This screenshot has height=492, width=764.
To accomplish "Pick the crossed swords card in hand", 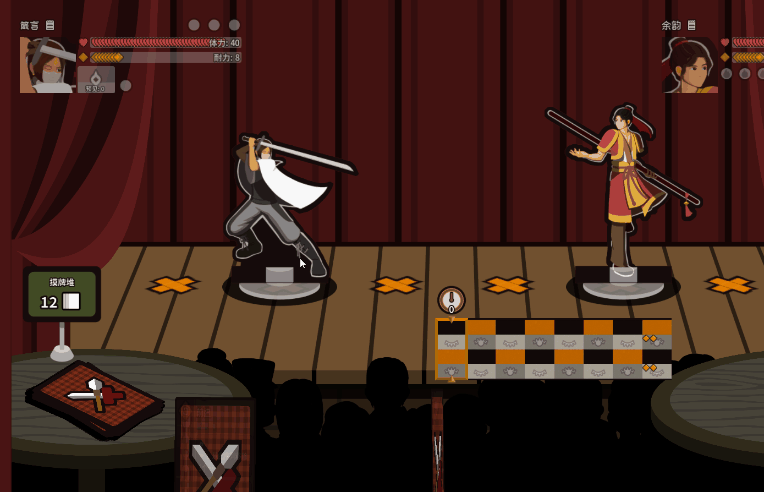I will [x=215, y=448].
